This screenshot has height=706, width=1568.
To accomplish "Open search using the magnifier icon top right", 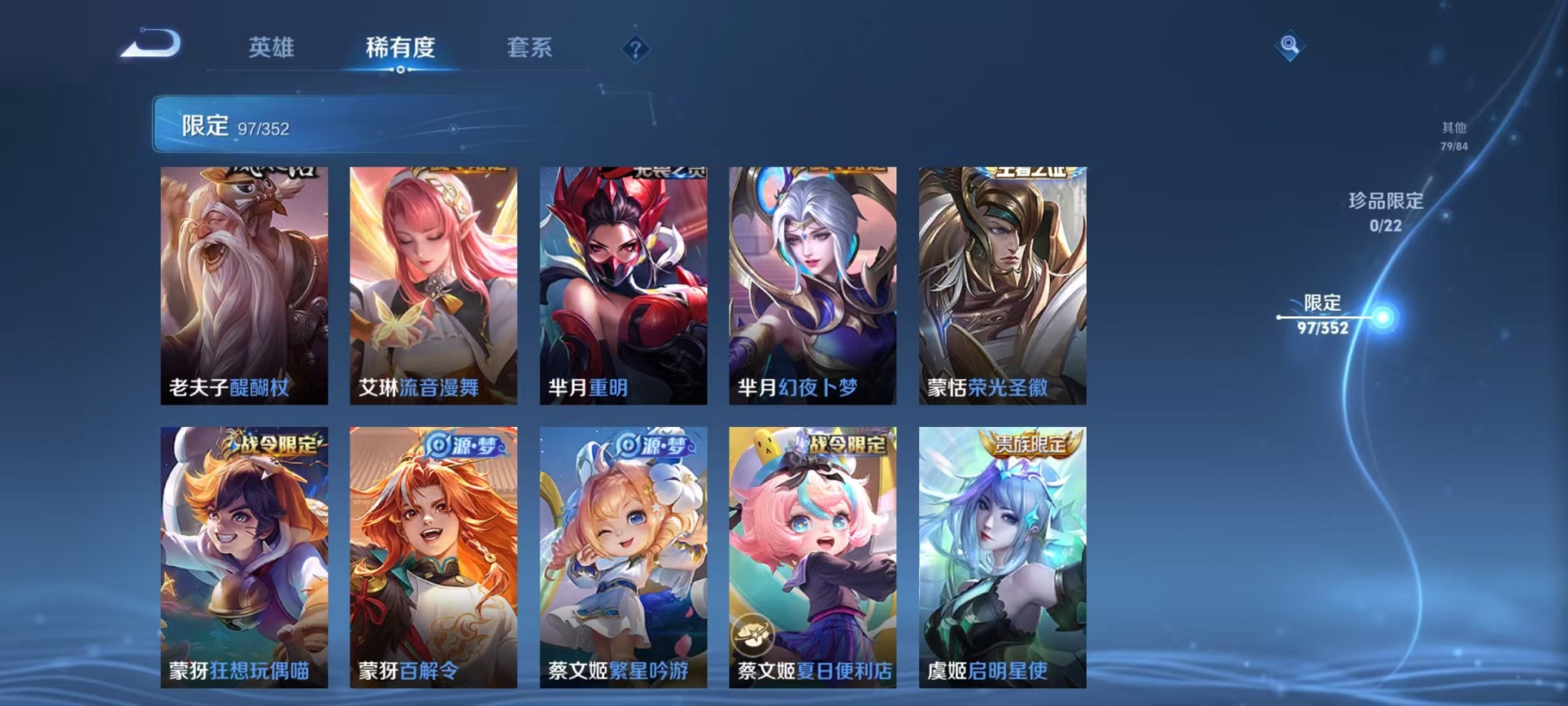I will (1291, 45).
